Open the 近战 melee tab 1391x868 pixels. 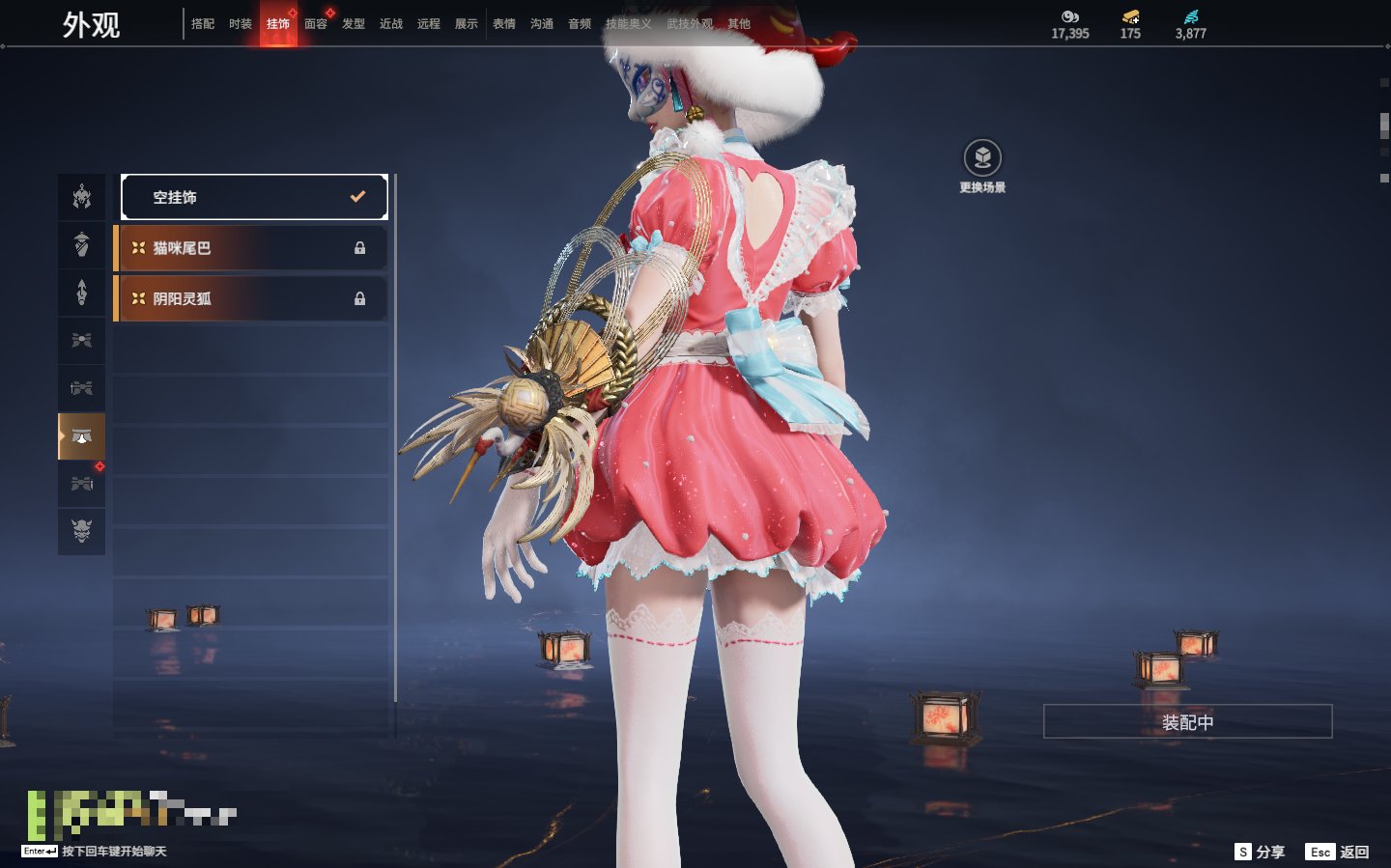[x=391, y=24]
